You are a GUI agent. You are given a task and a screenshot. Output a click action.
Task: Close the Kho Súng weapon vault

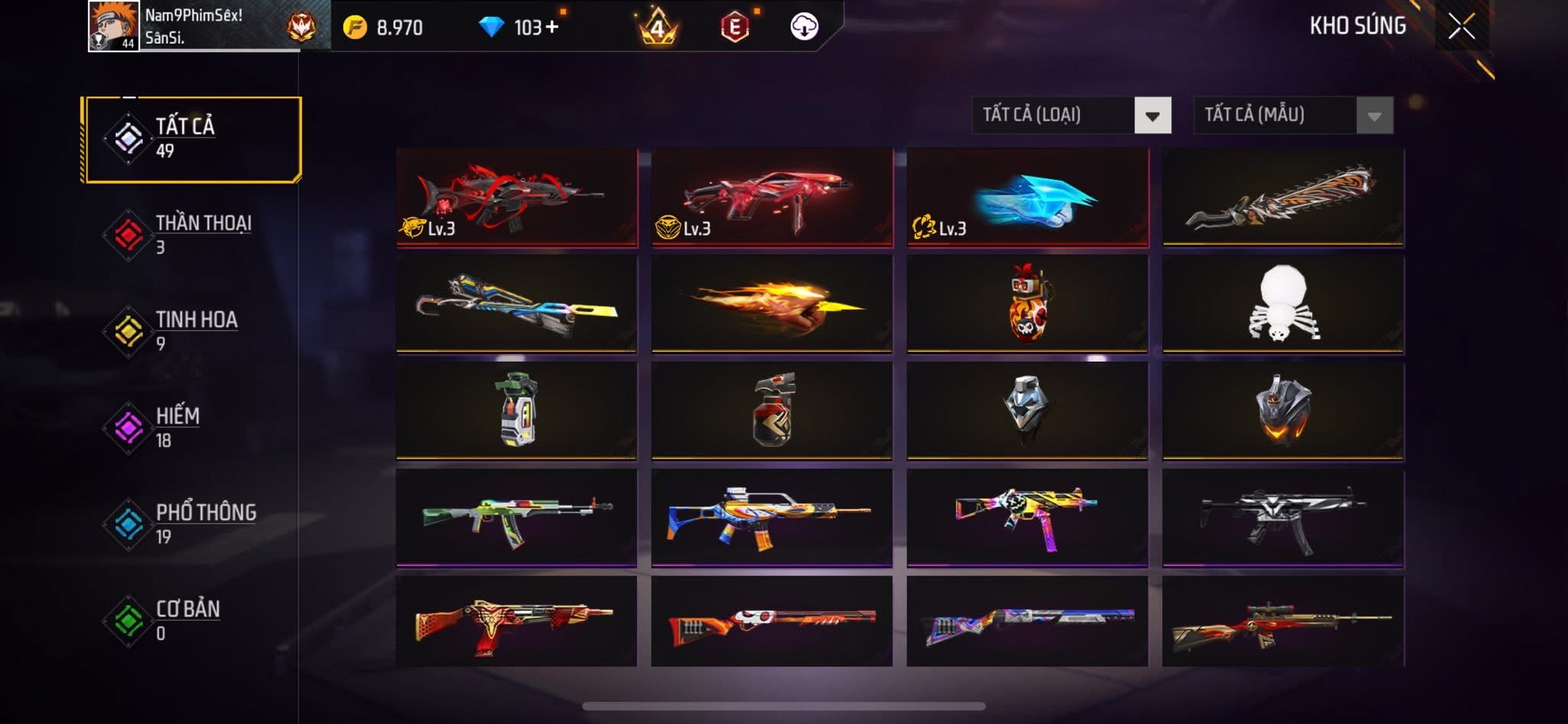click(x=1461, y=28)
